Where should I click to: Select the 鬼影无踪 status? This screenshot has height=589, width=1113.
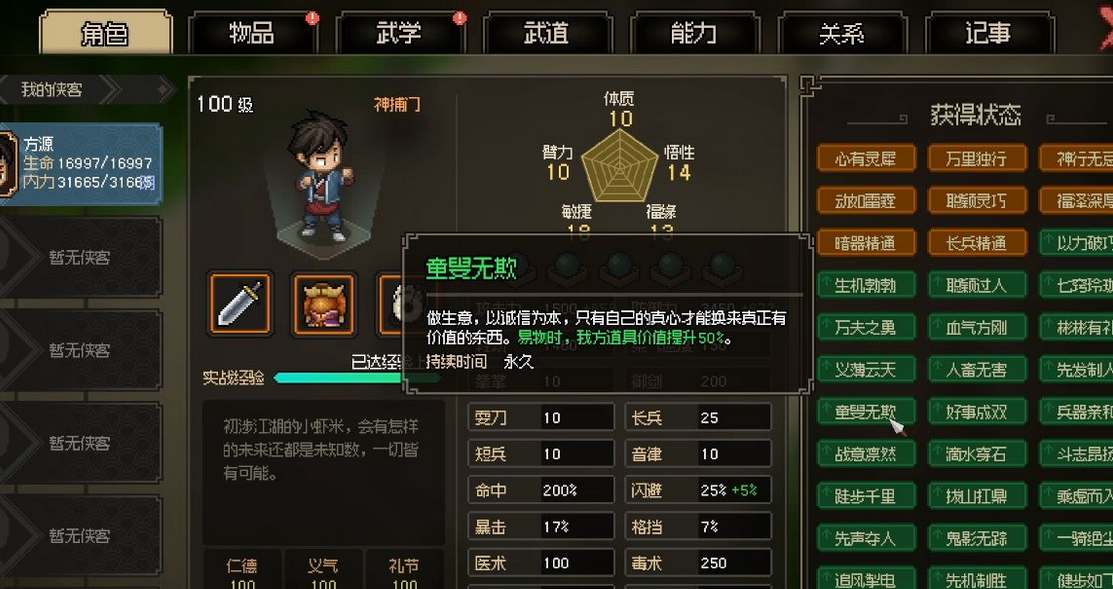coord(976,538)
